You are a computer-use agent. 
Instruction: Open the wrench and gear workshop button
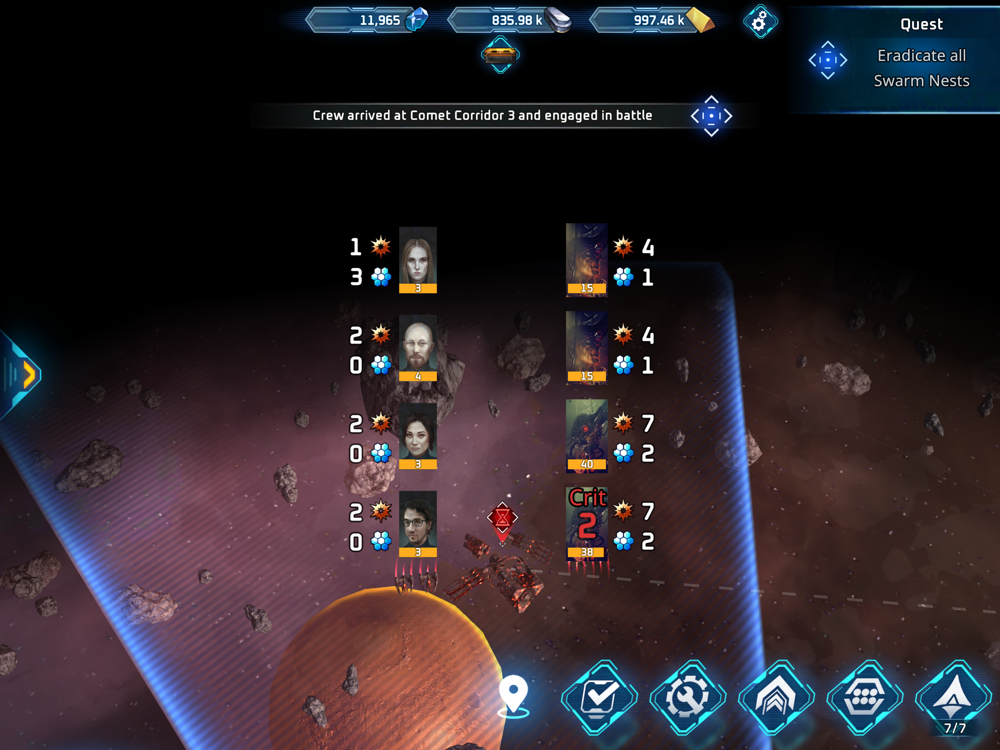coord(688,699)
